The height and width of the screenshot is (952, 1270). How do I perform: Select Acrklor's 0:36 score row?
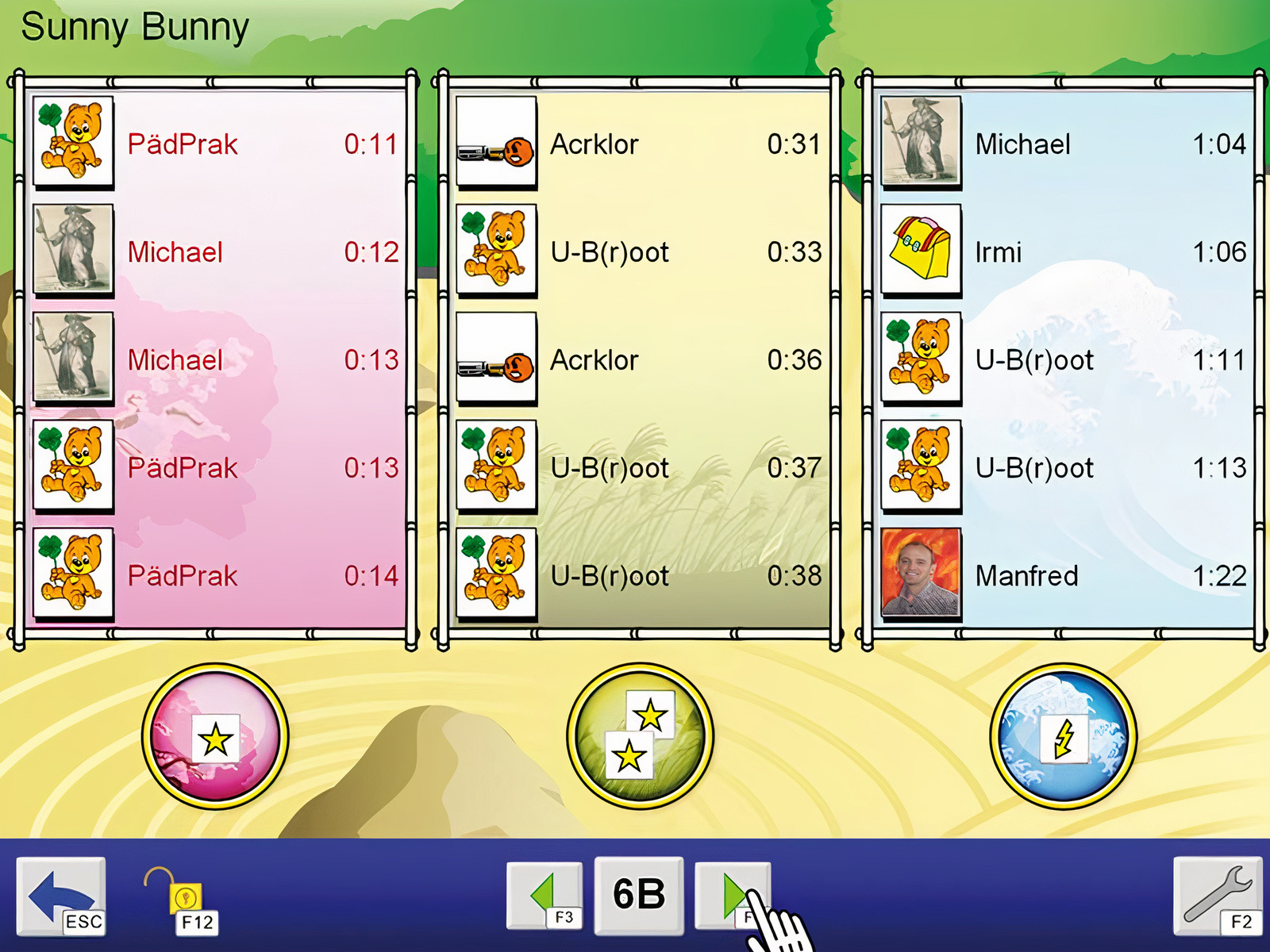tap(685, 360)
